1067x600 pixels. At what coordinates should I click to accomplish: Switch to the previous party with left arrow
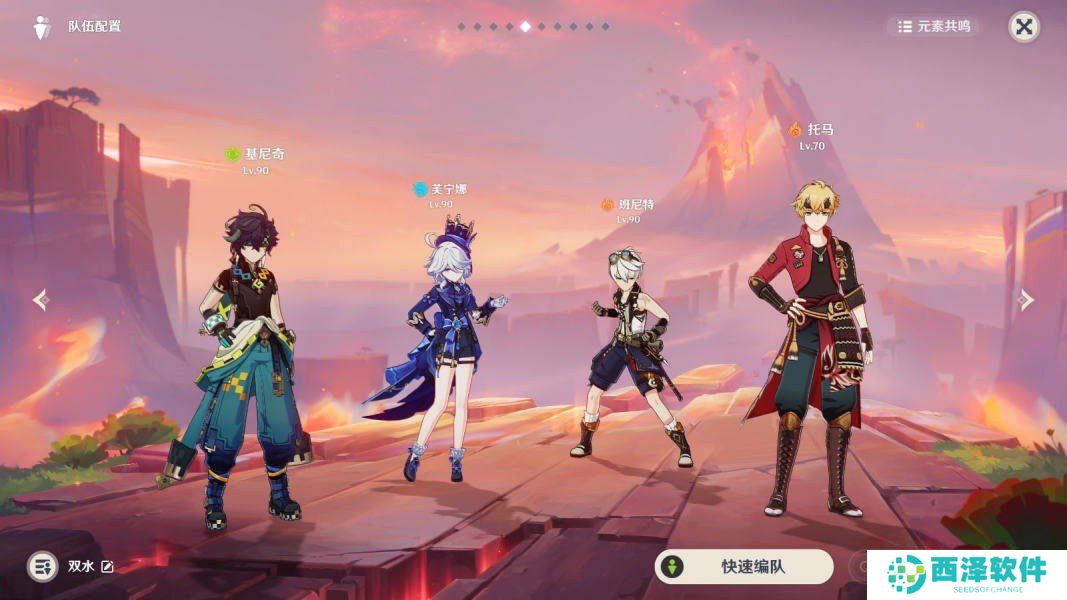pos(40,300)
